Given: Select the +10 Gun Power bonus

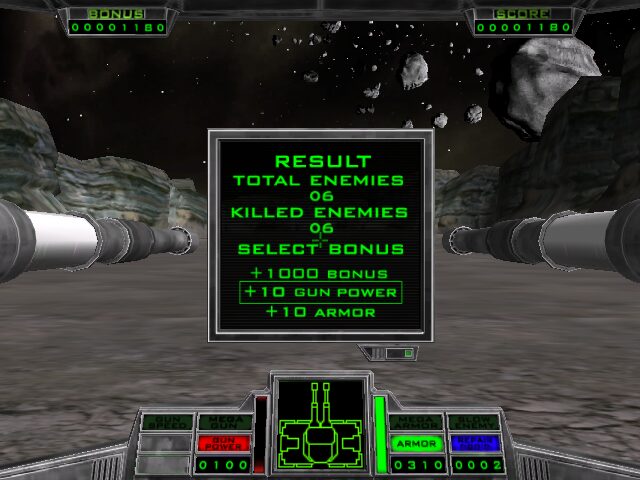Looking at the screenshot, I should (x=321, y=293).
